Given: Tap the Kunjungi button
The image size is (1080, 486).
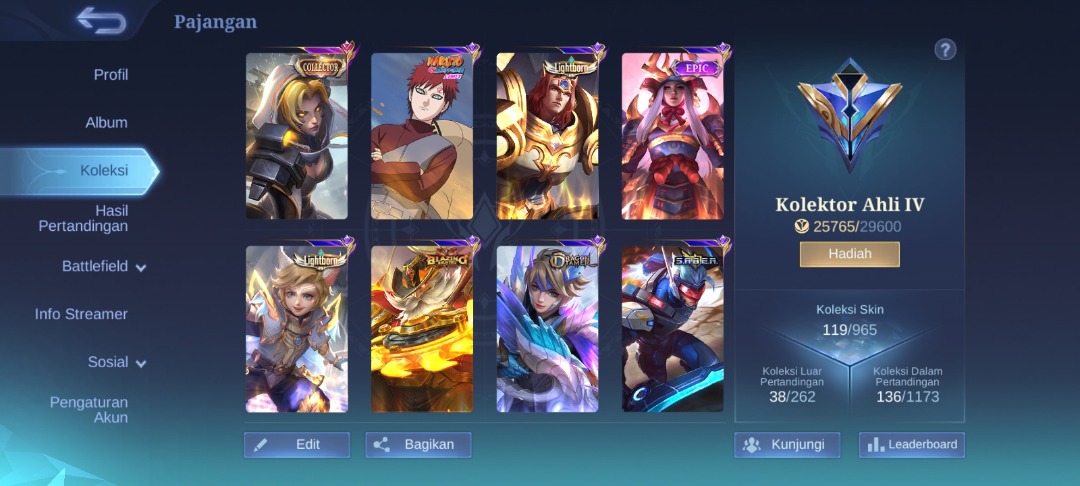Looking at the screenshot, I should click(x=786, y=445).
